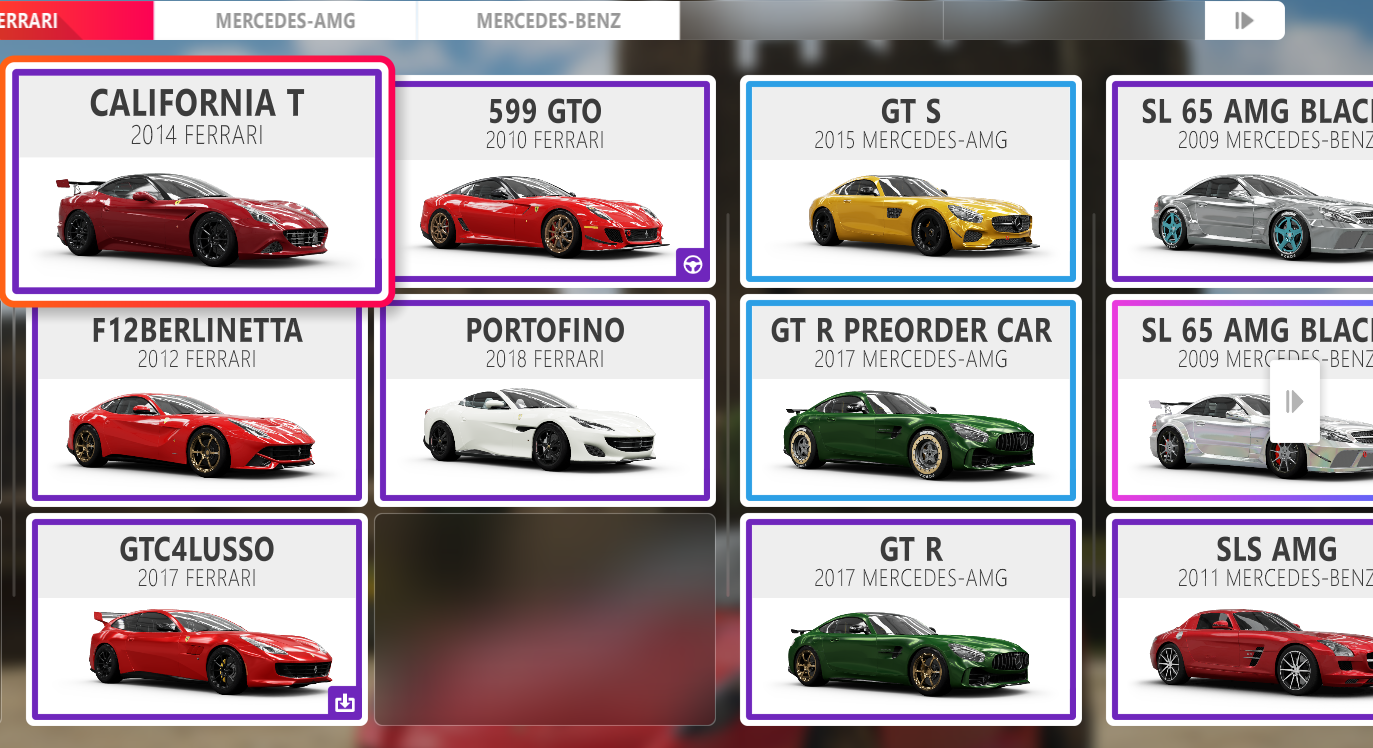Click the download icon on the GTC4Lusso card
This screenshot has width=1373, height=748.
(x=344, y=702)
